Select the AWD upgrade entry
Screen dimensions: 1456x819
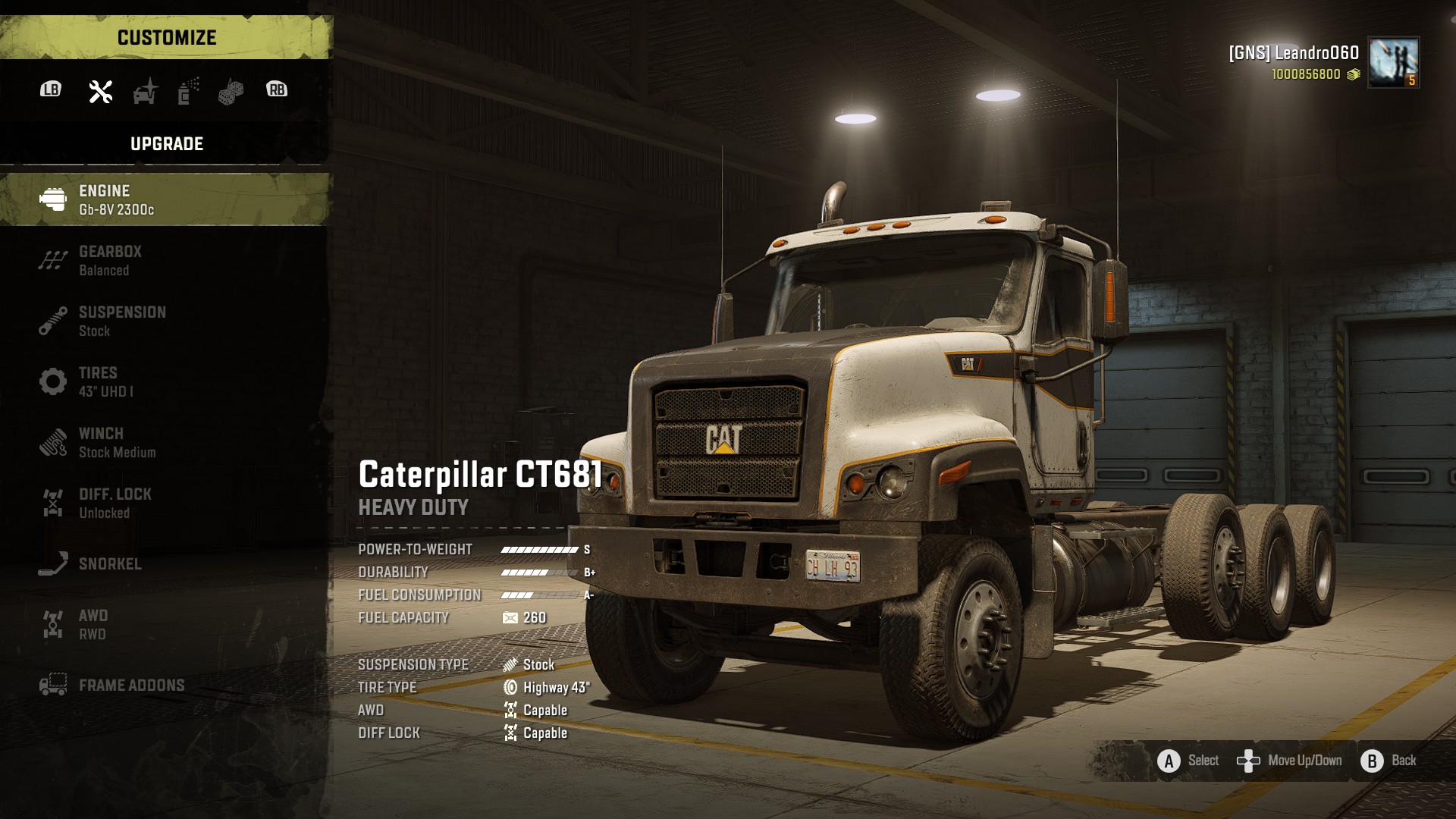click(165, 624)
